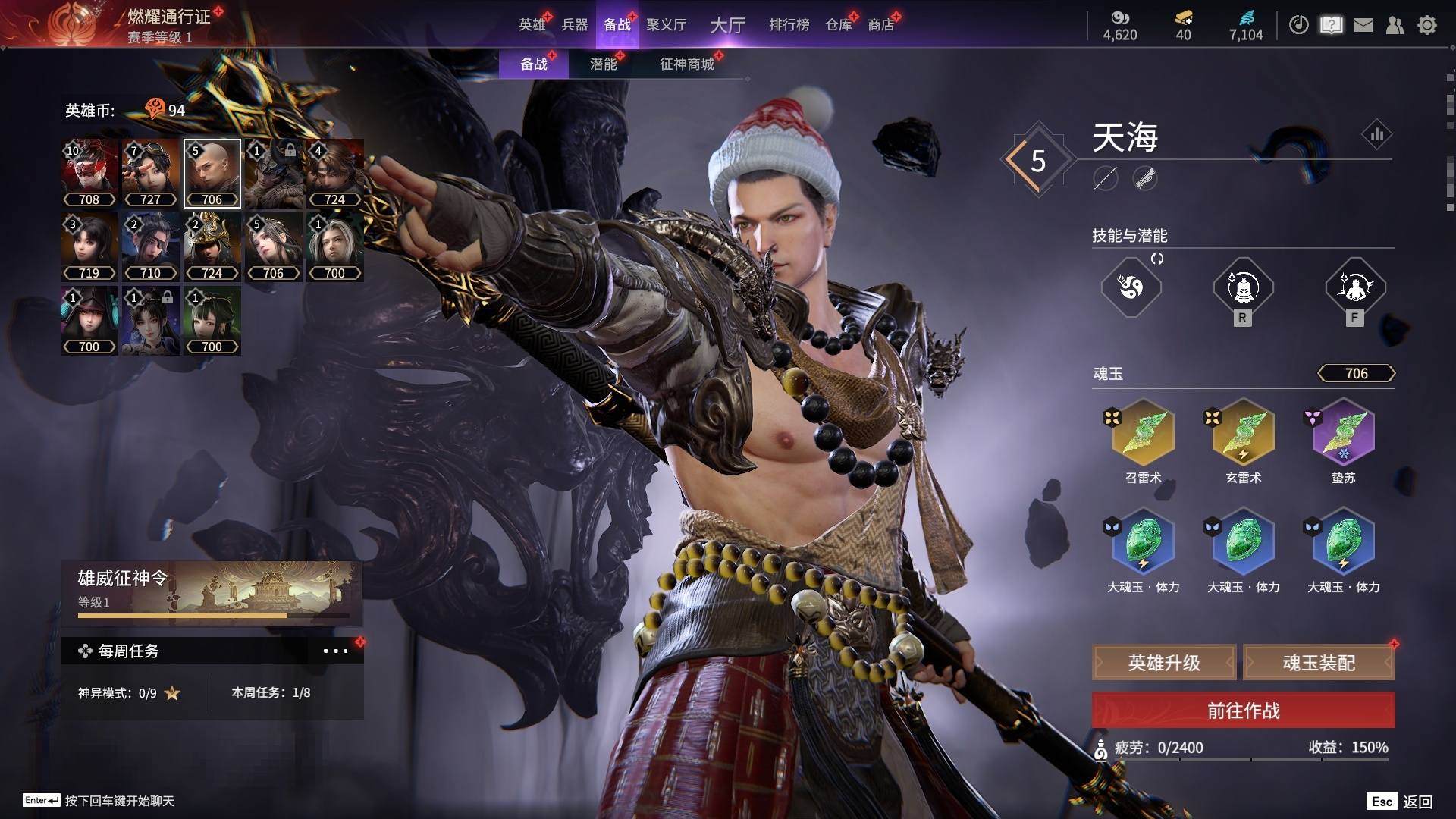Select the purple 蛰苏 soul jade slot
The width and height of the screenshot is (1456, 819).
1343,434
